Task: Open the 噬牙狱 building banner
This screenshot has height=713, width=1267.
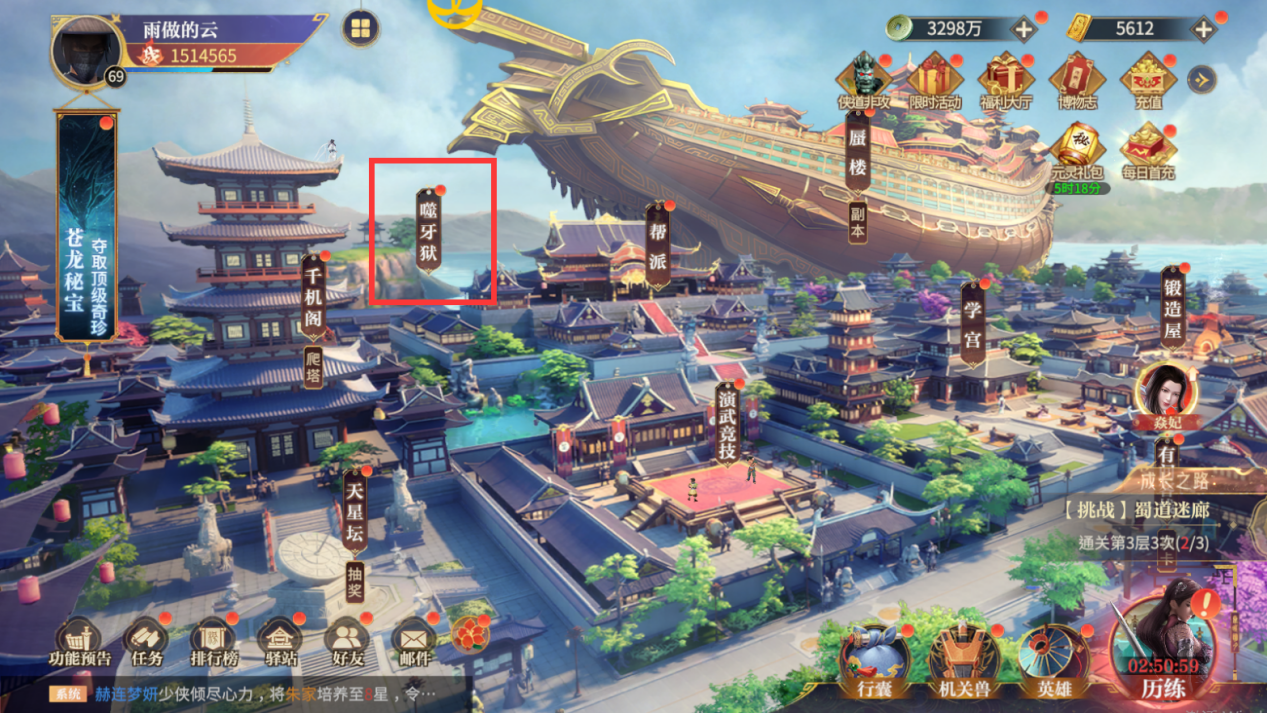Action: pos(429,229)
